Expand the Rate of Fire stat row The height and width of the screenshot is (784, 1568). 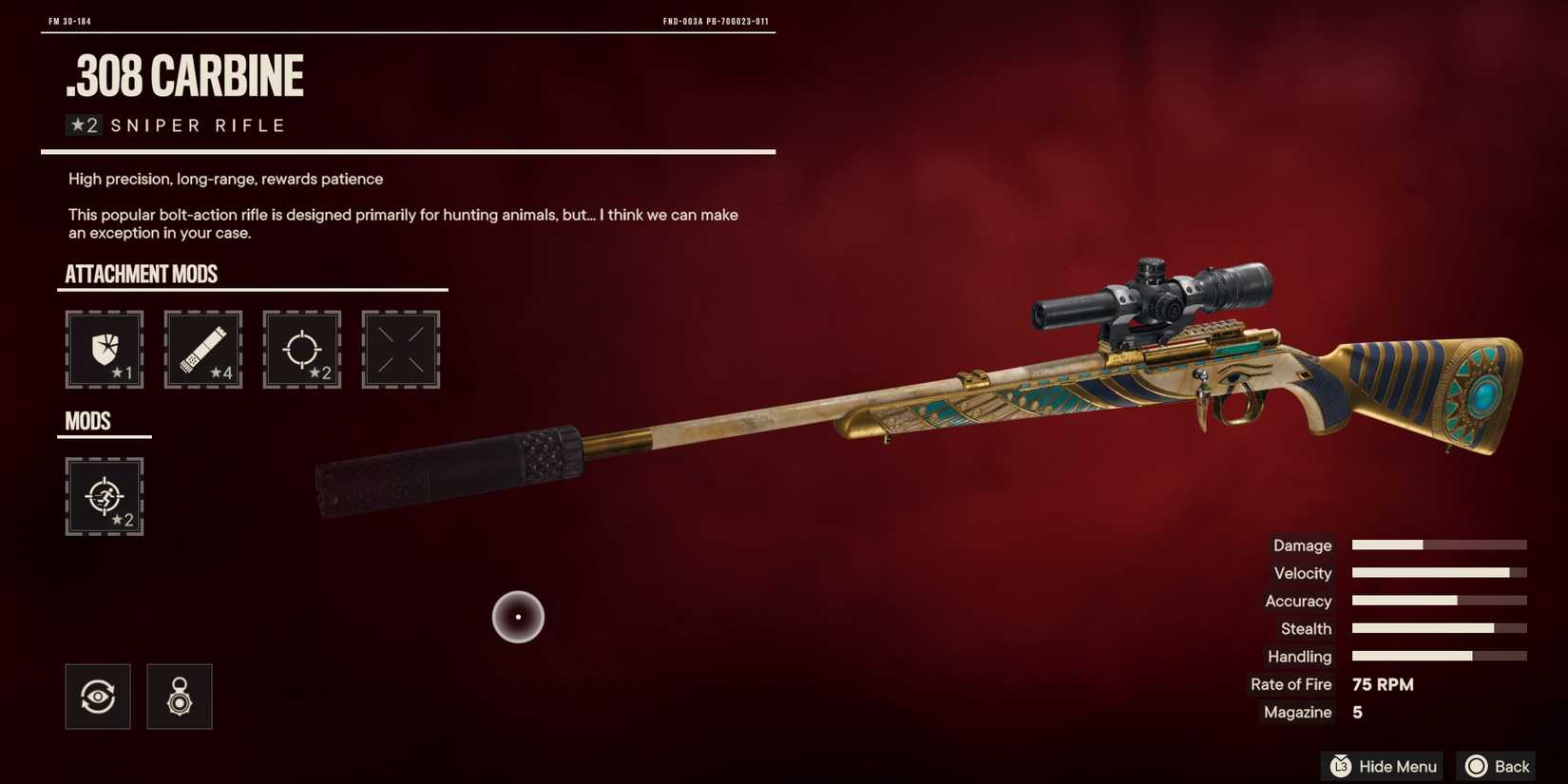1291,684
